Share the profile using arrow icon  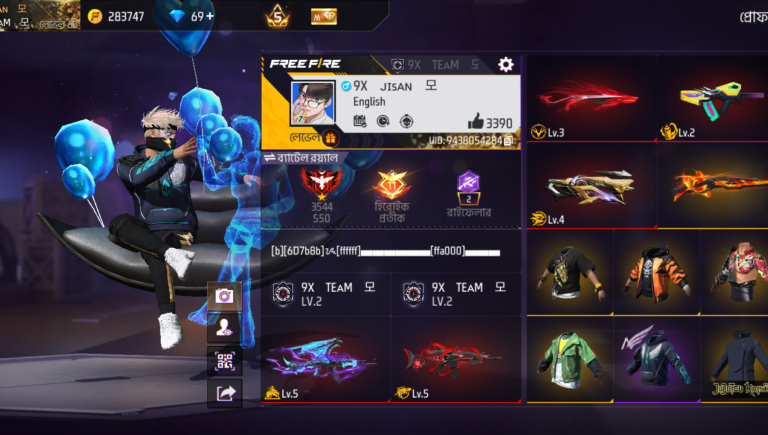pyautogui.click(x=224, y=394)
